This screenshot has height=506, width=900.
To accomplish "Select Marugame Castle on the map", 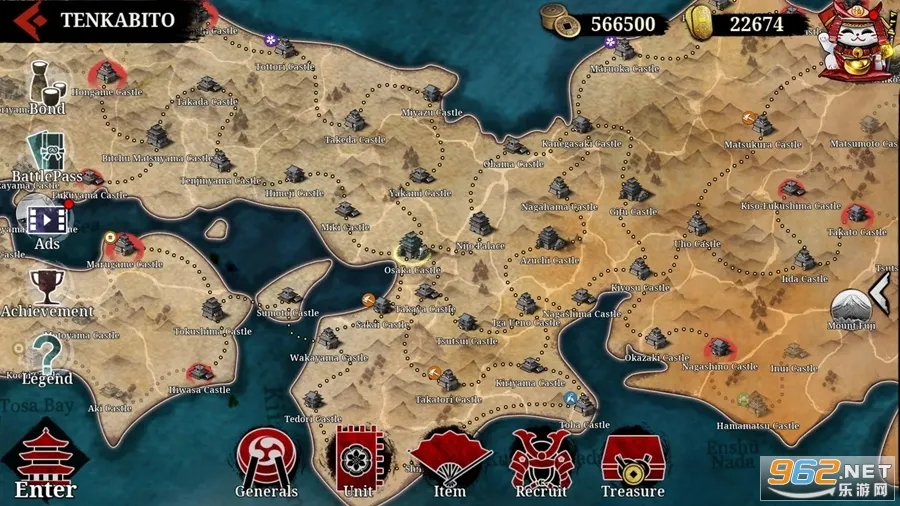I will (125, 246).
